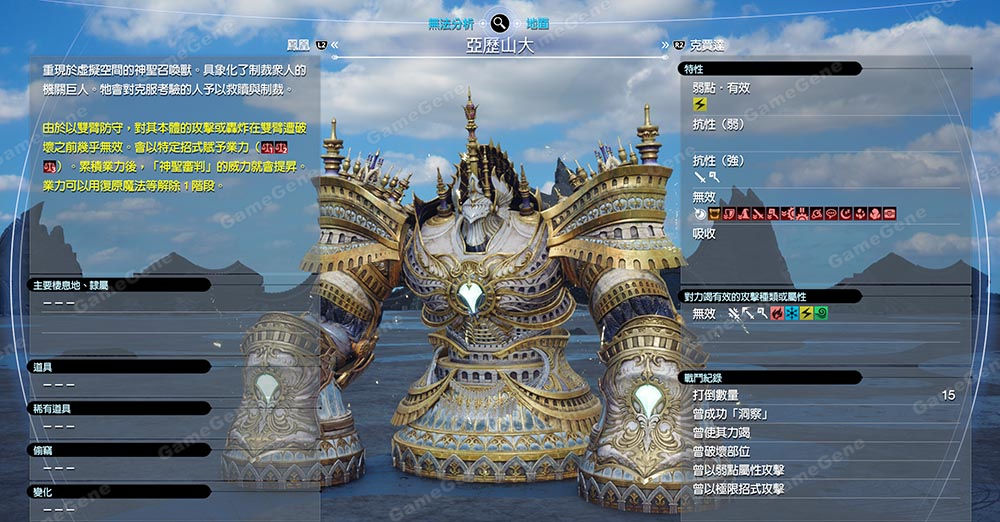
Task: Select the 曾破壞部位 record row
Action: tap(822, 452)
